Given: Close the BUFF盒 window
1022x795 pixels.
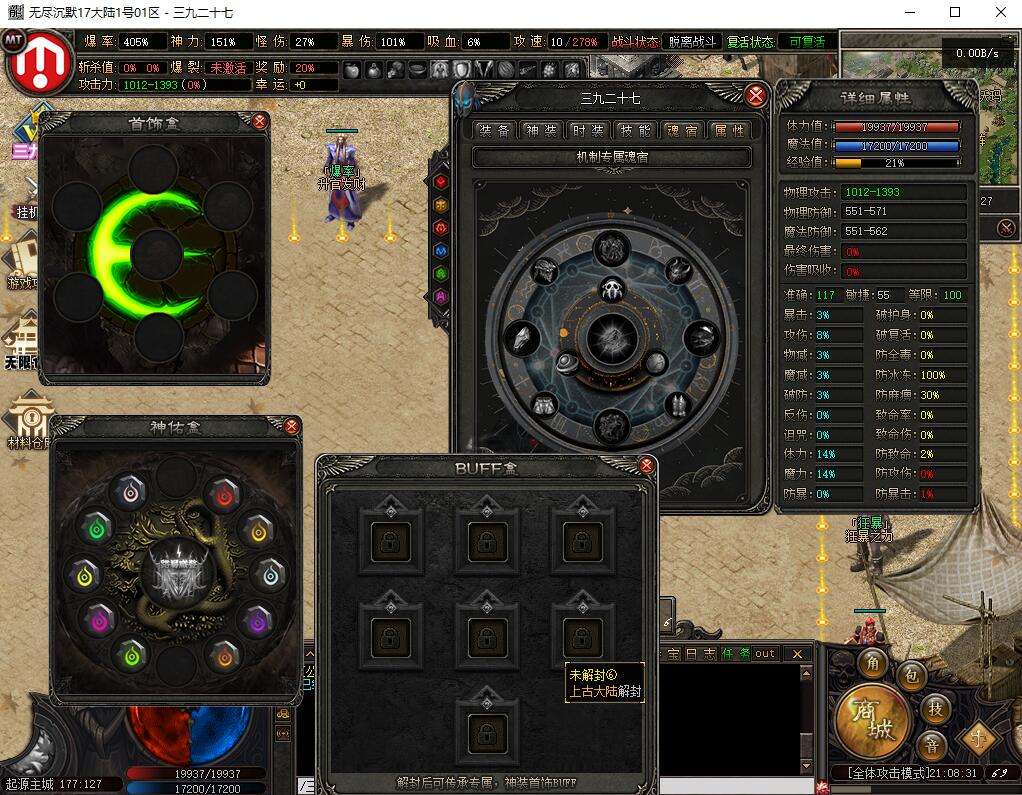Looking at the screenshot, I should [646, 465].
